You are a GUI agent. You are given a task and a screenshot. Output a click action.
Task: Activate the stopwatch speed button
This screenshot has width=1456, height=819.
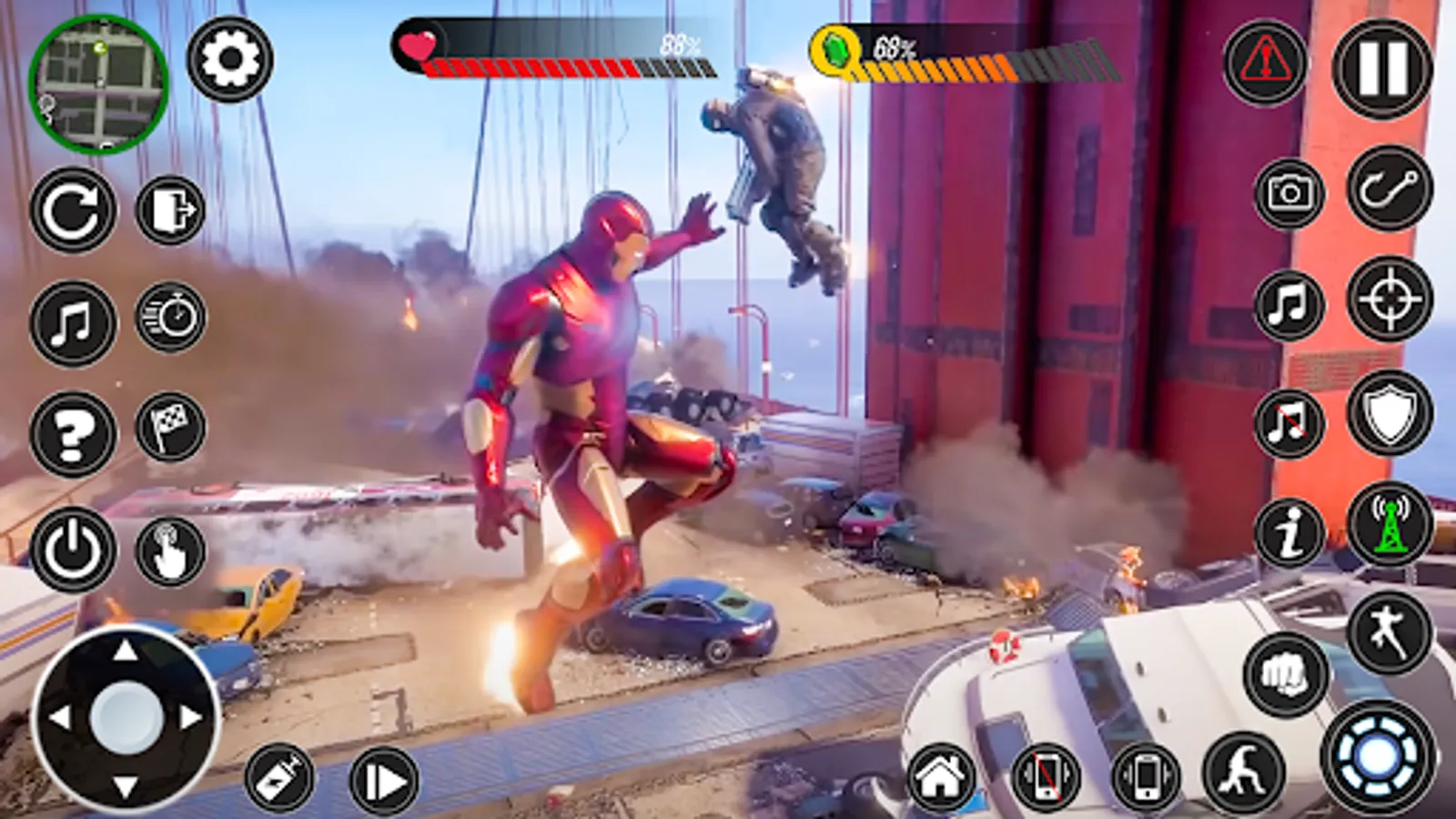pyautogui.click(x=170, y=318)
